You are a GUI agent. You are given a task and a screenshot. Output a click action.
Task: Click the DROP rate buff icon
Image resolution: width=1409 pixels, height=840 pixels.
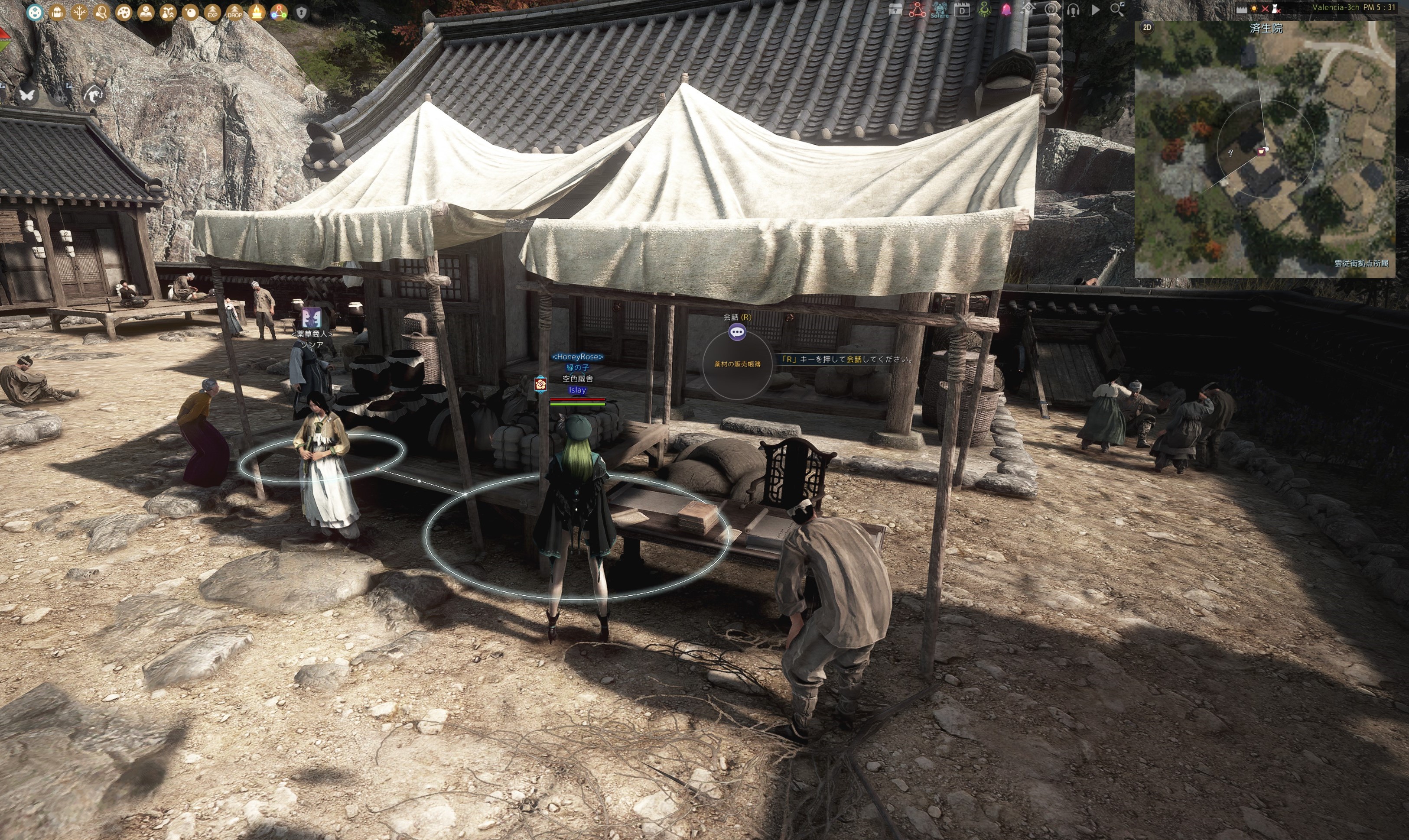point(234,13)
